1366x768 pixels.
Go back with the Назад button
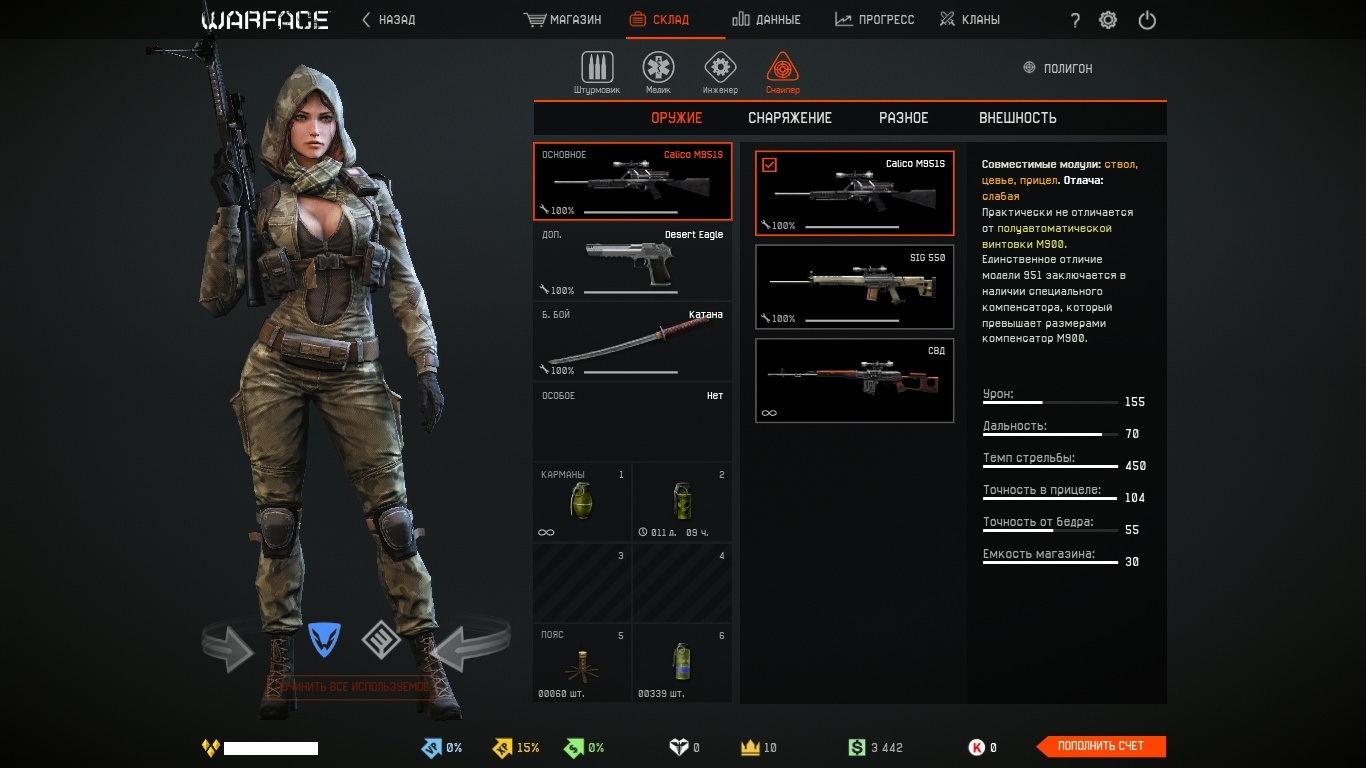(388, 20)
